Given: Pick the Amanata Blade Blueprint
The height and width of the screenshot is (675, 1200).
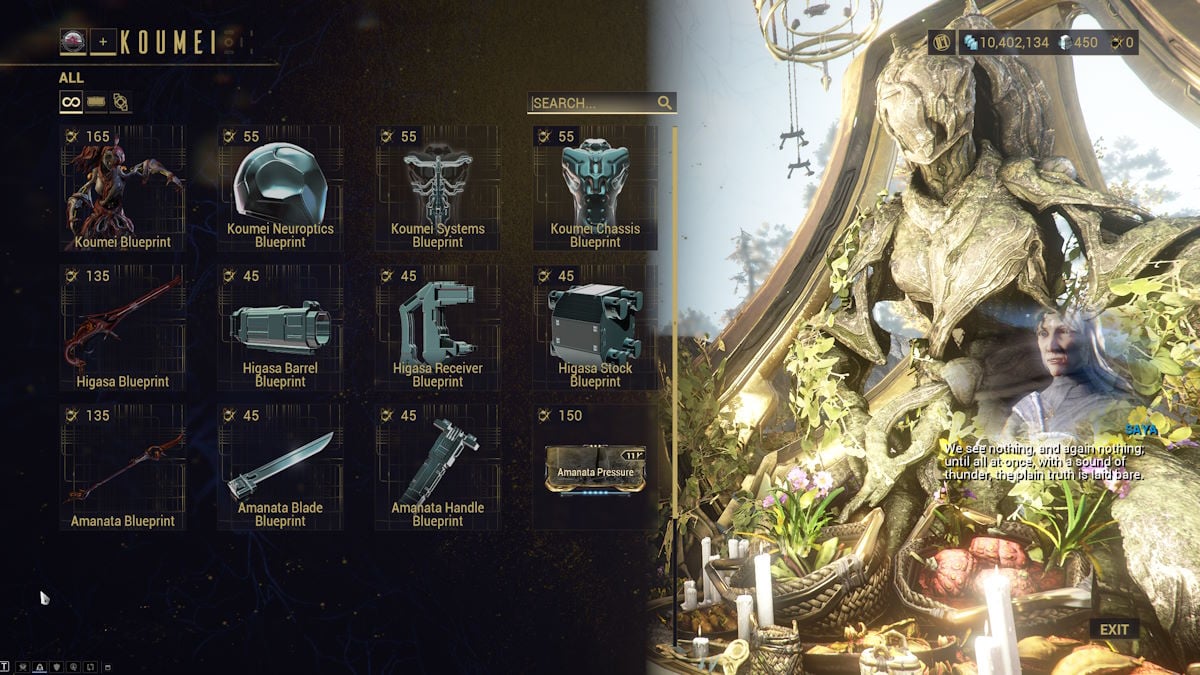Looking at the screenshot, I should (x=280, y=467).
